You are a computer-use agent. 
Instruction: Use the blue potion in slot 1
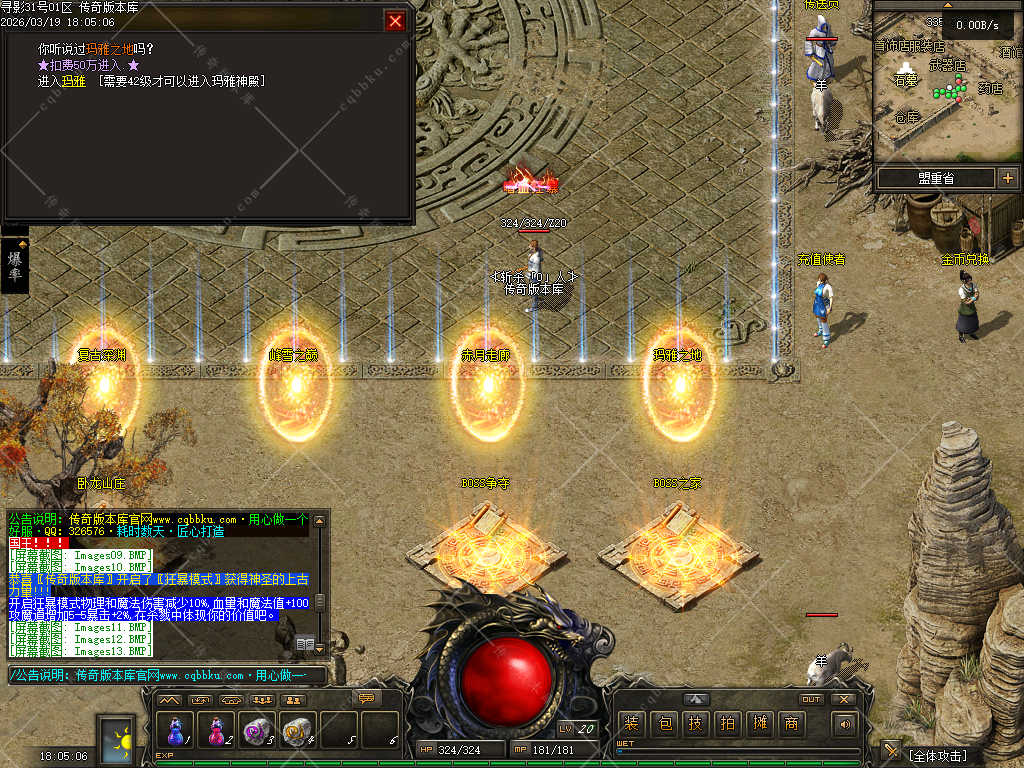tap(177, 731)
